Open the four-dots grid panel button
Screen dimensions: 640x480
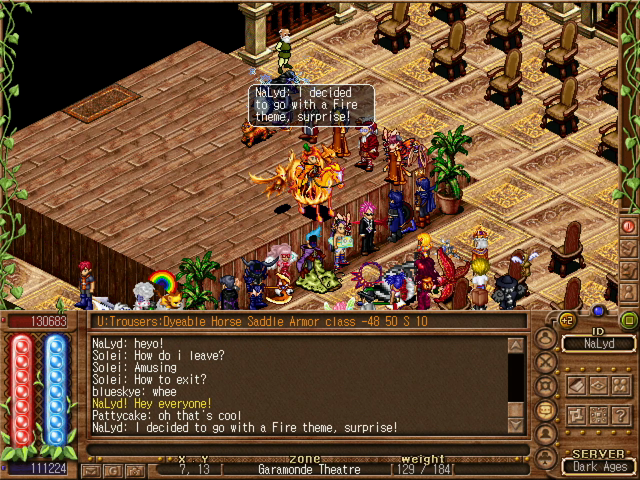(597, 415)
